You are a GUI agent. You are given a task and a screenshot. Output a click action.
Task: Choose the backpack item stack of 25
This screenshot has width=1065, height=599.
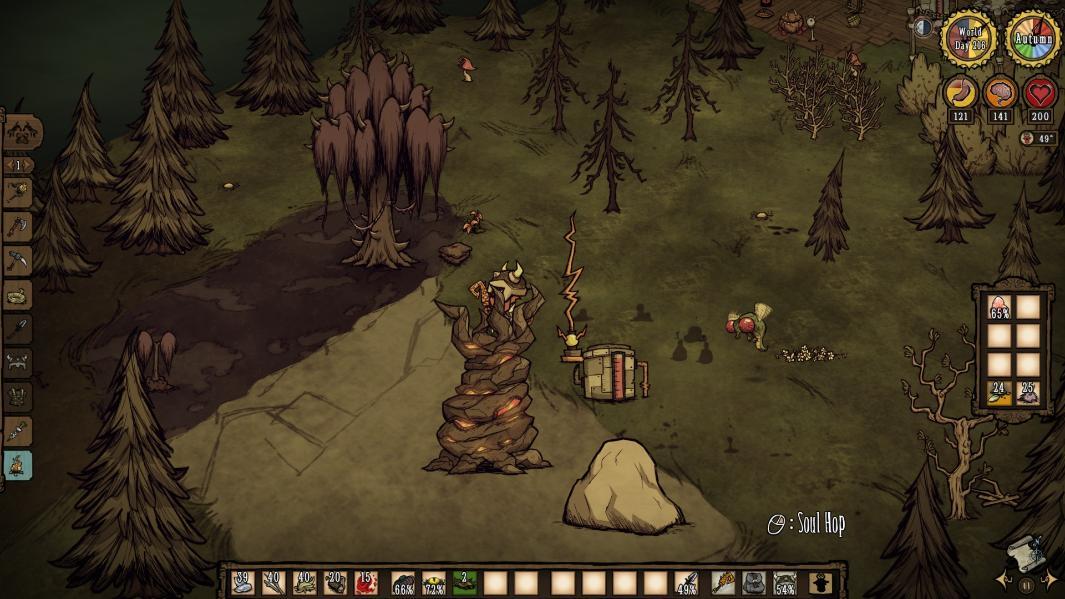1028,393
